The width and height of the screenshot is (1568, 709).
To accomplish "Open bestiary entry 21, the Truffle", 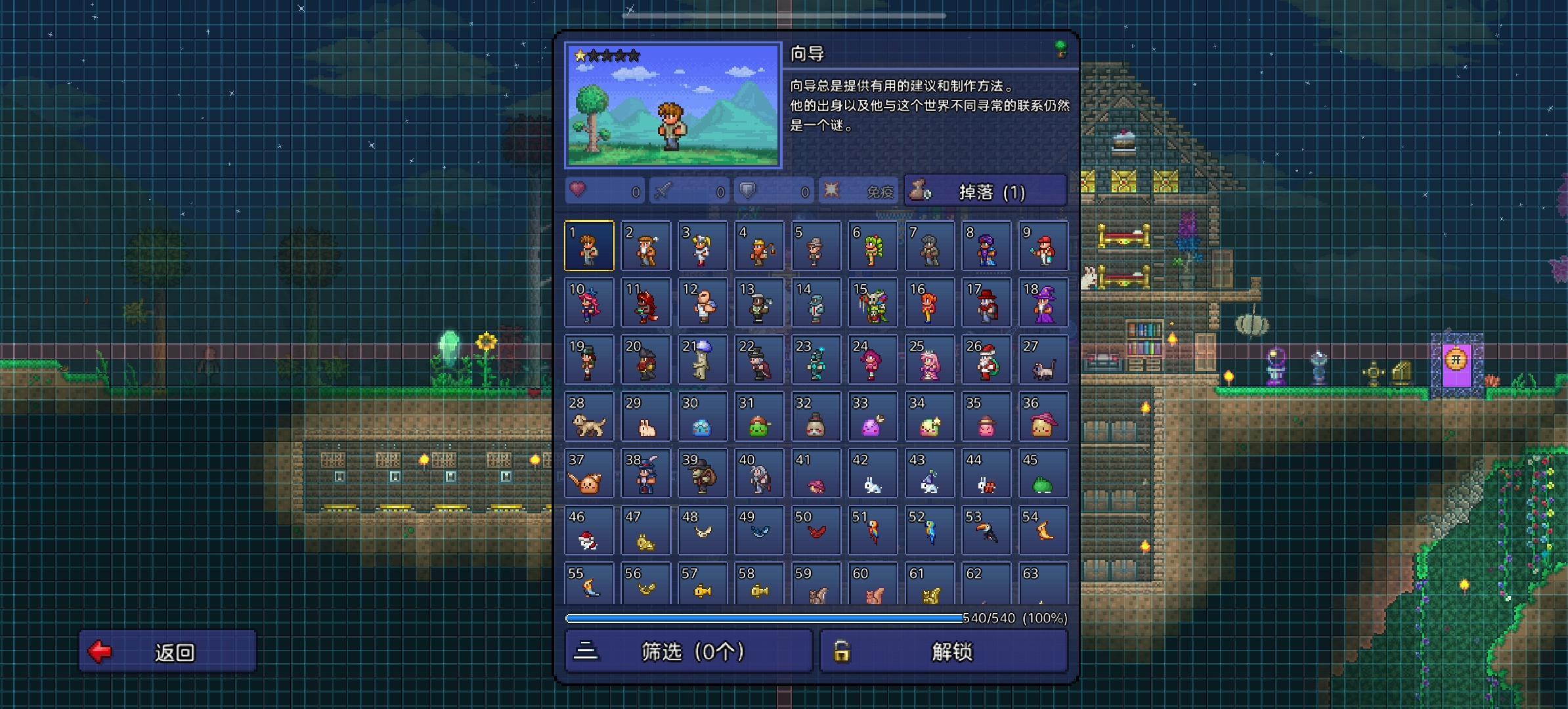I will click(703, 360).
